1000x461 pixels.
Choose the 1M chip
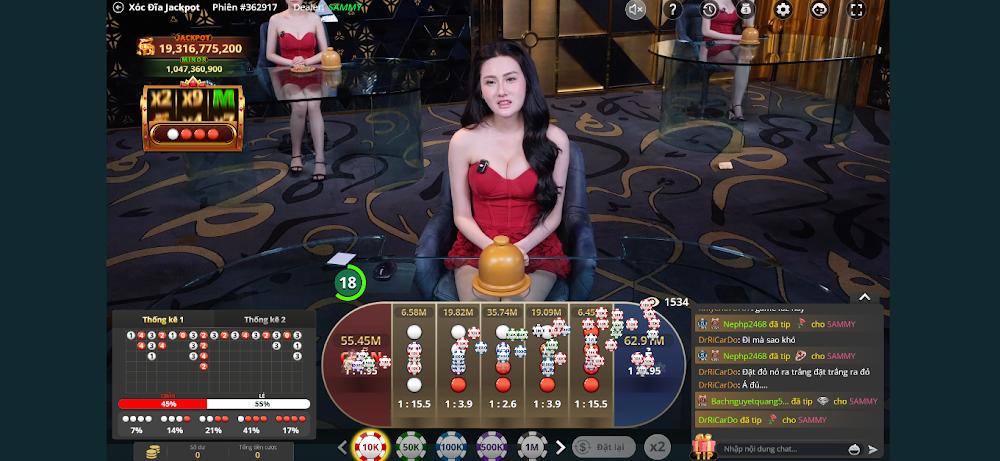coord(531,447)
